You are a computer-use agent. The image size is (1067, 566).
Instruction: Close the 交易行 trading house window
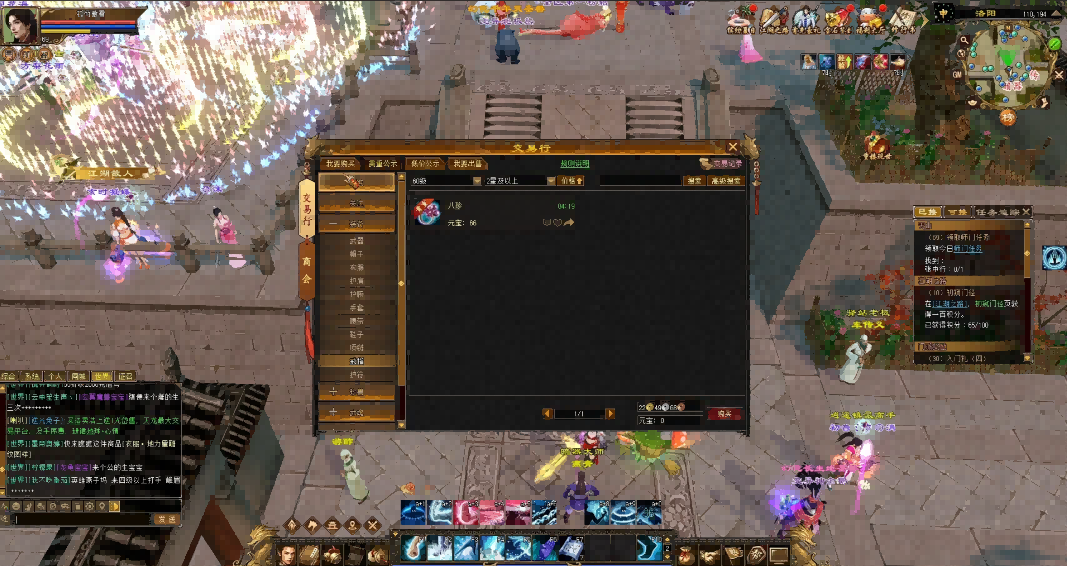point(733,147)
